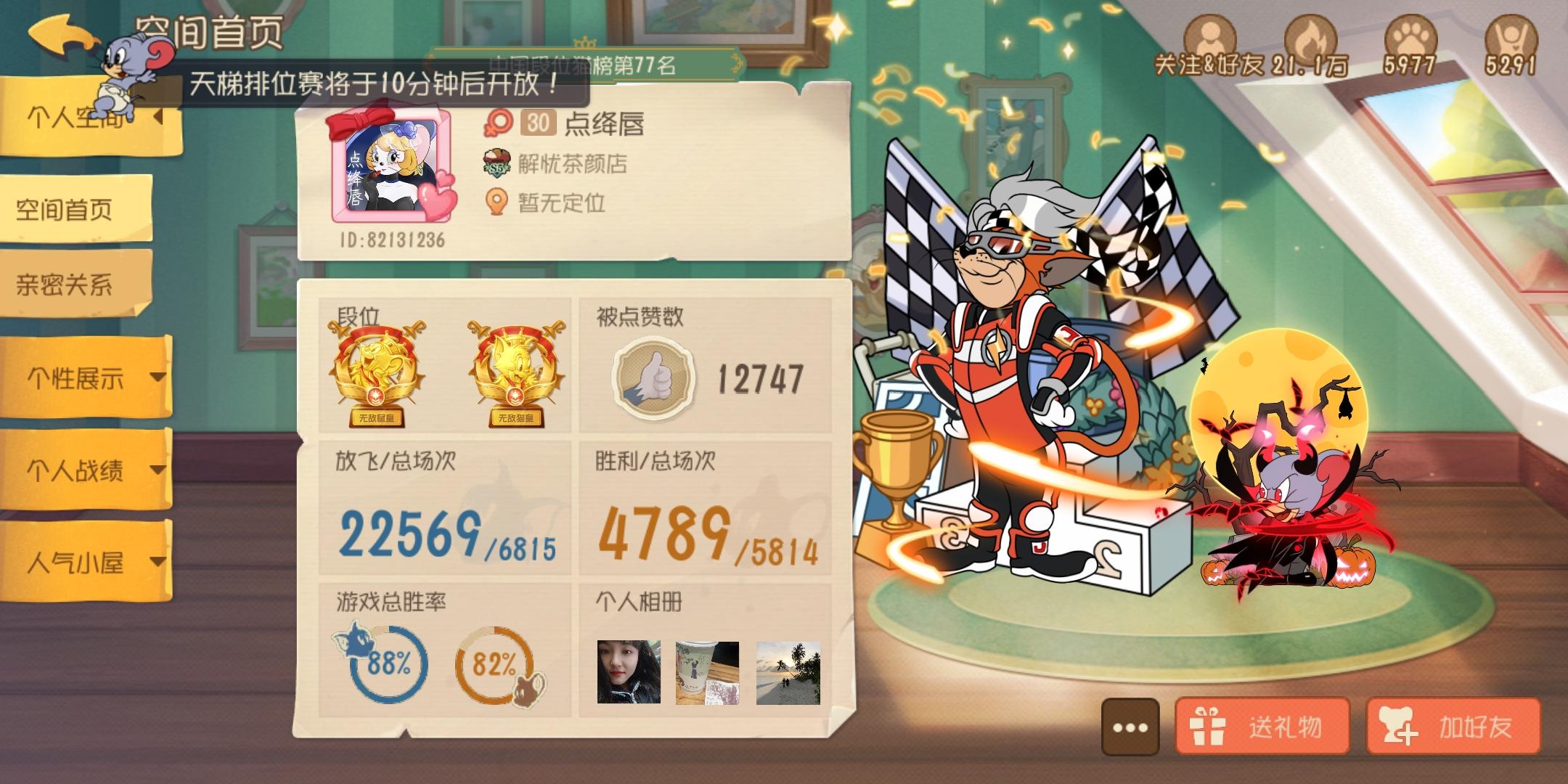The image size is (1568, 784).
Task: Switch to the 空间首页 tab
Action: coord(65,211)
